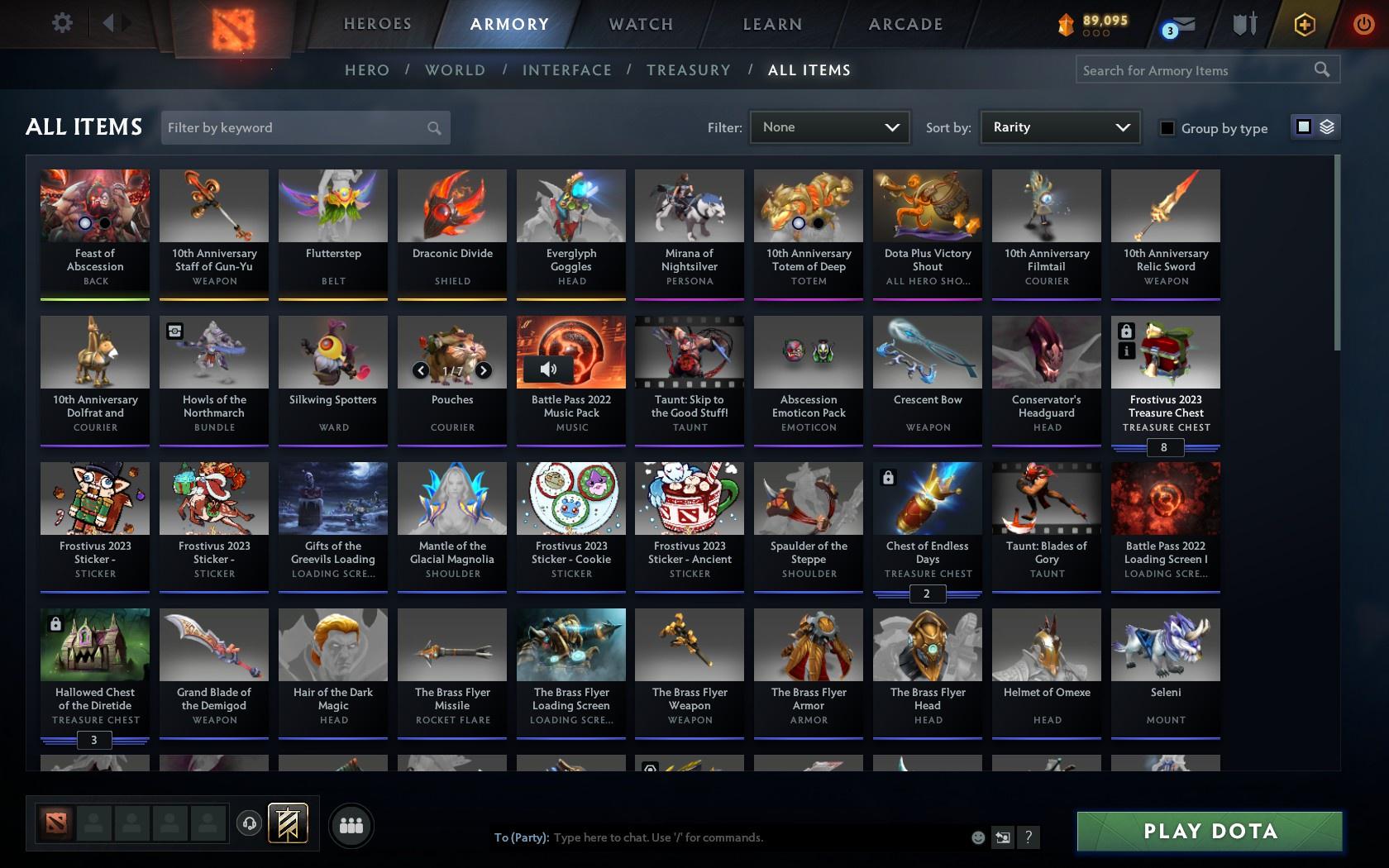Switch to the TREASURY tab
1389x868 pixels.
pos(689,70)
